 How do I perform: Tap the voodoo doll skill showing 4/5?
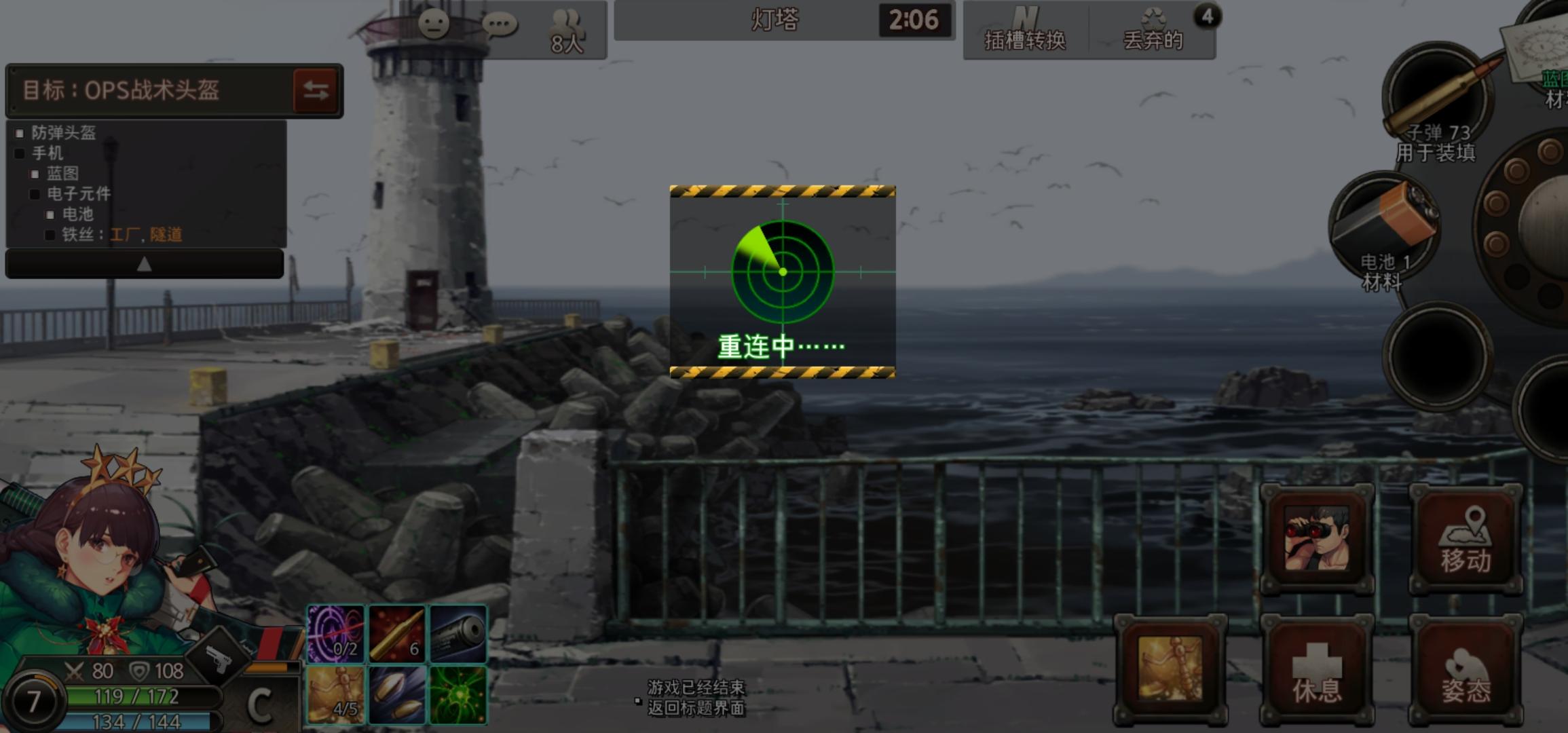pyautogui.click(x=335, y=692)
